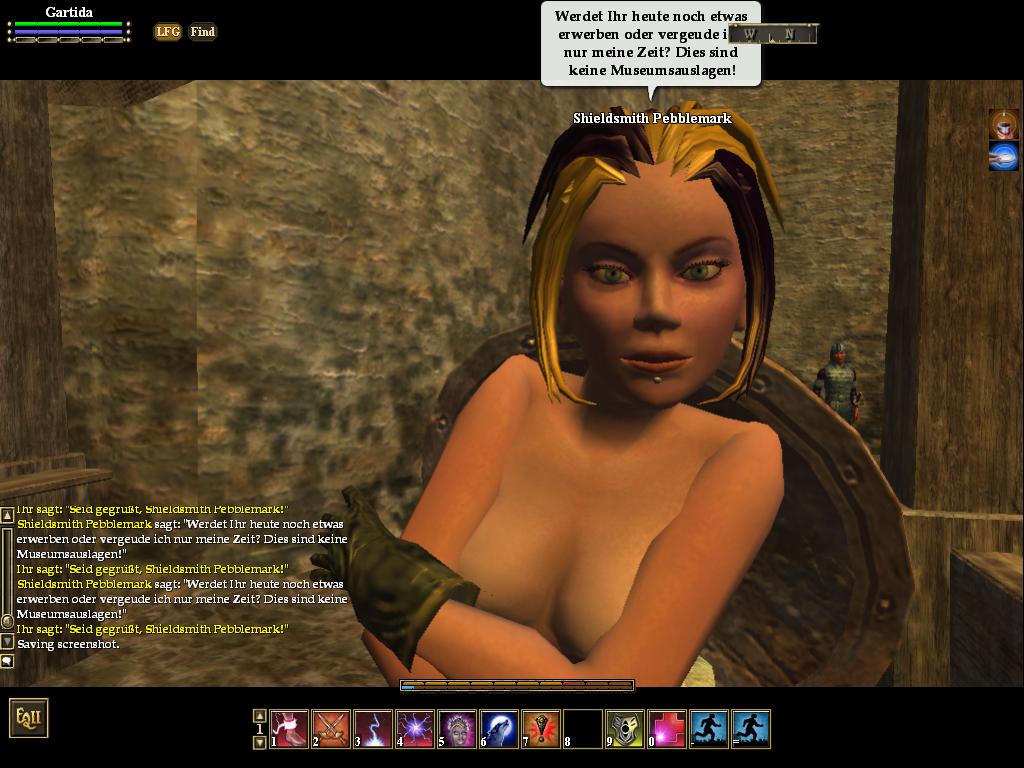Screen dimensions: 1024x768
Task: Activate the pink boot kick ability
Action: [289, 729]
